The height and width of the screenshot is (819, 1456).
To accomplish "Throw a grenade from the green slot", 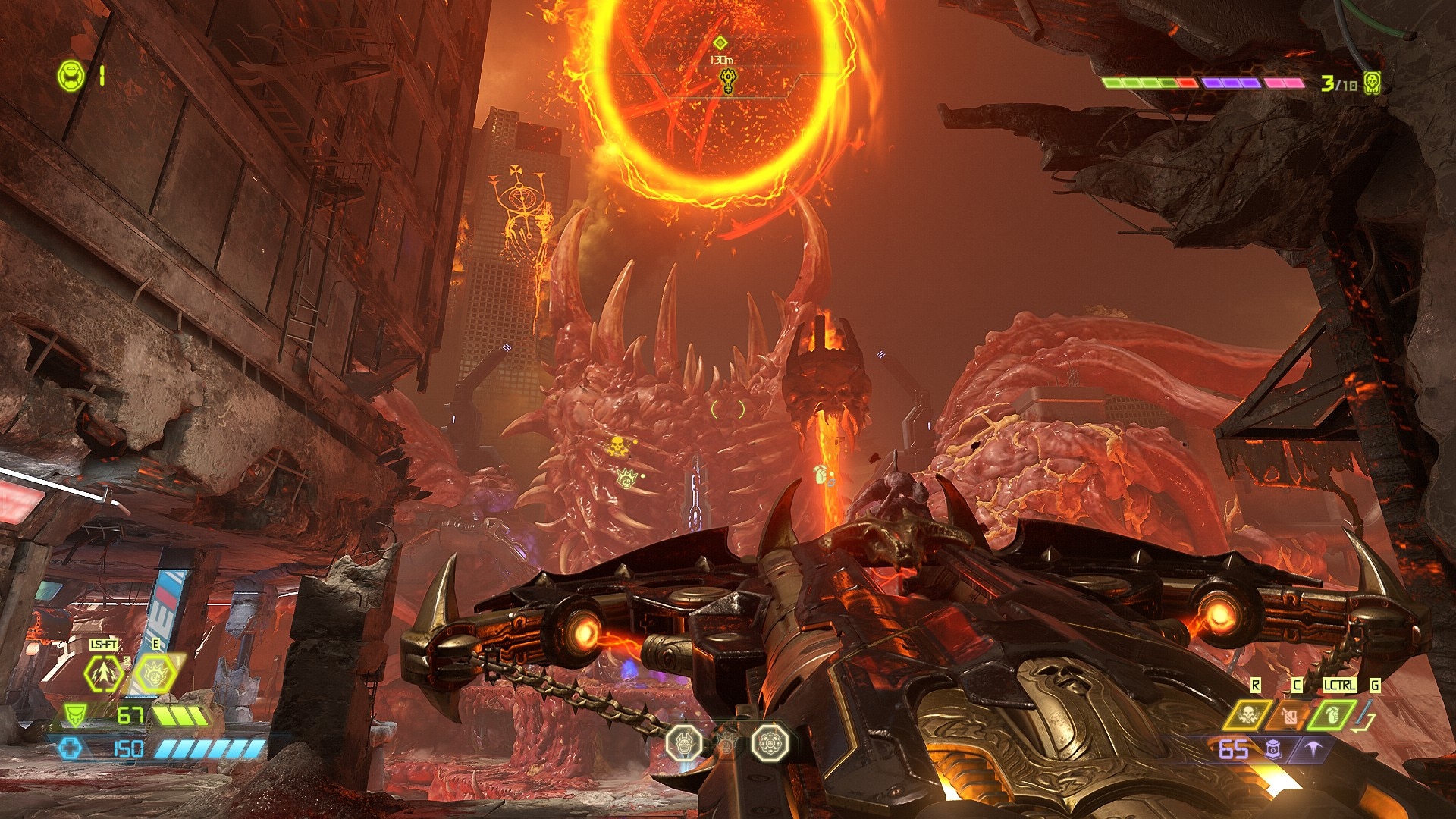I will (x=1332, y=714).
